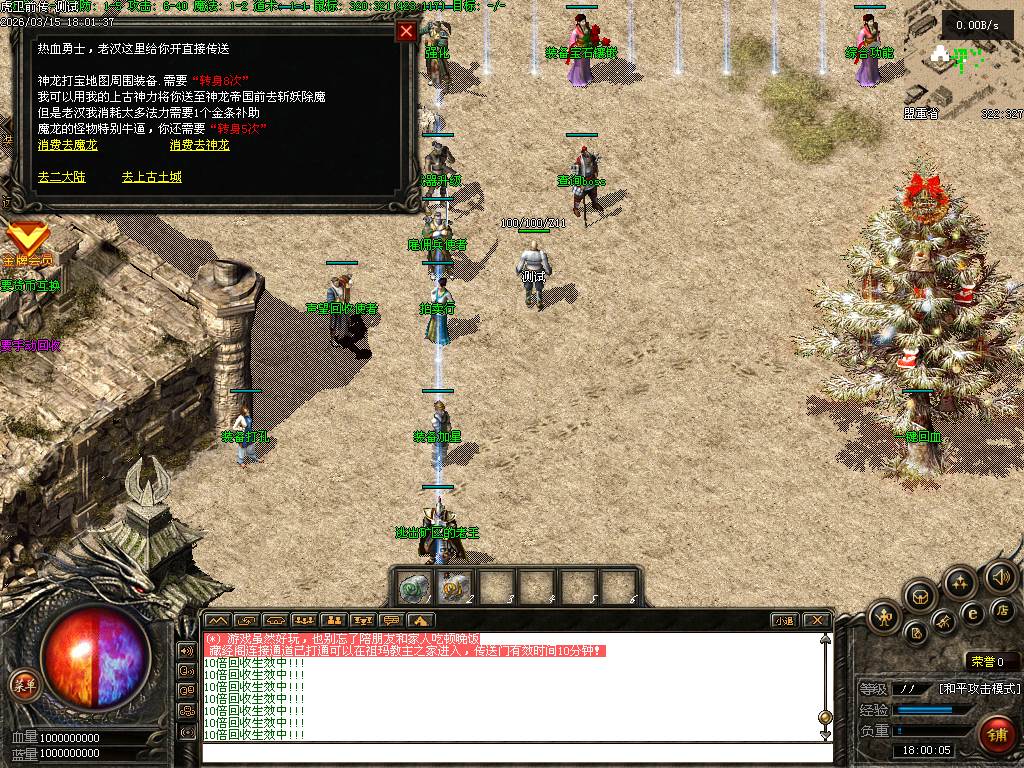Viewport: 1024px width, 768px height.
Task: Toggle the sound speaker button
Action: coord(1000,576)
